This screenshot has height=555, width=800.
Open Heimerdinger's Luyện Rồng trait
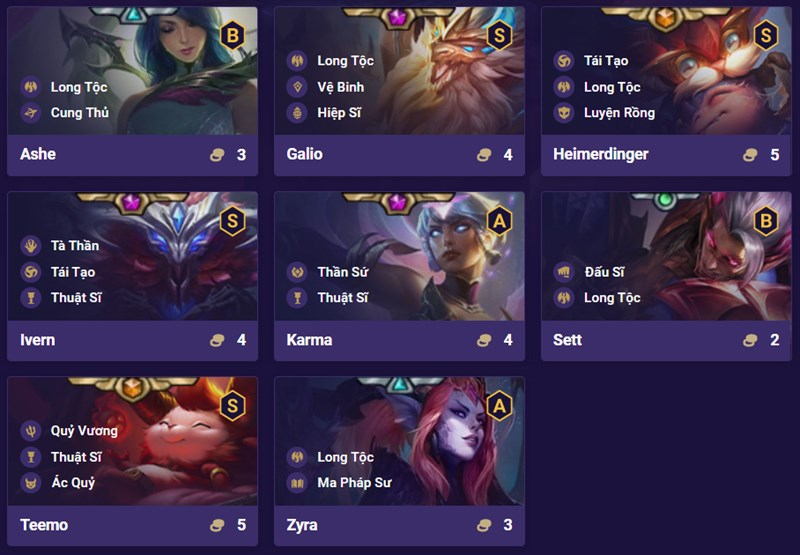619,113
